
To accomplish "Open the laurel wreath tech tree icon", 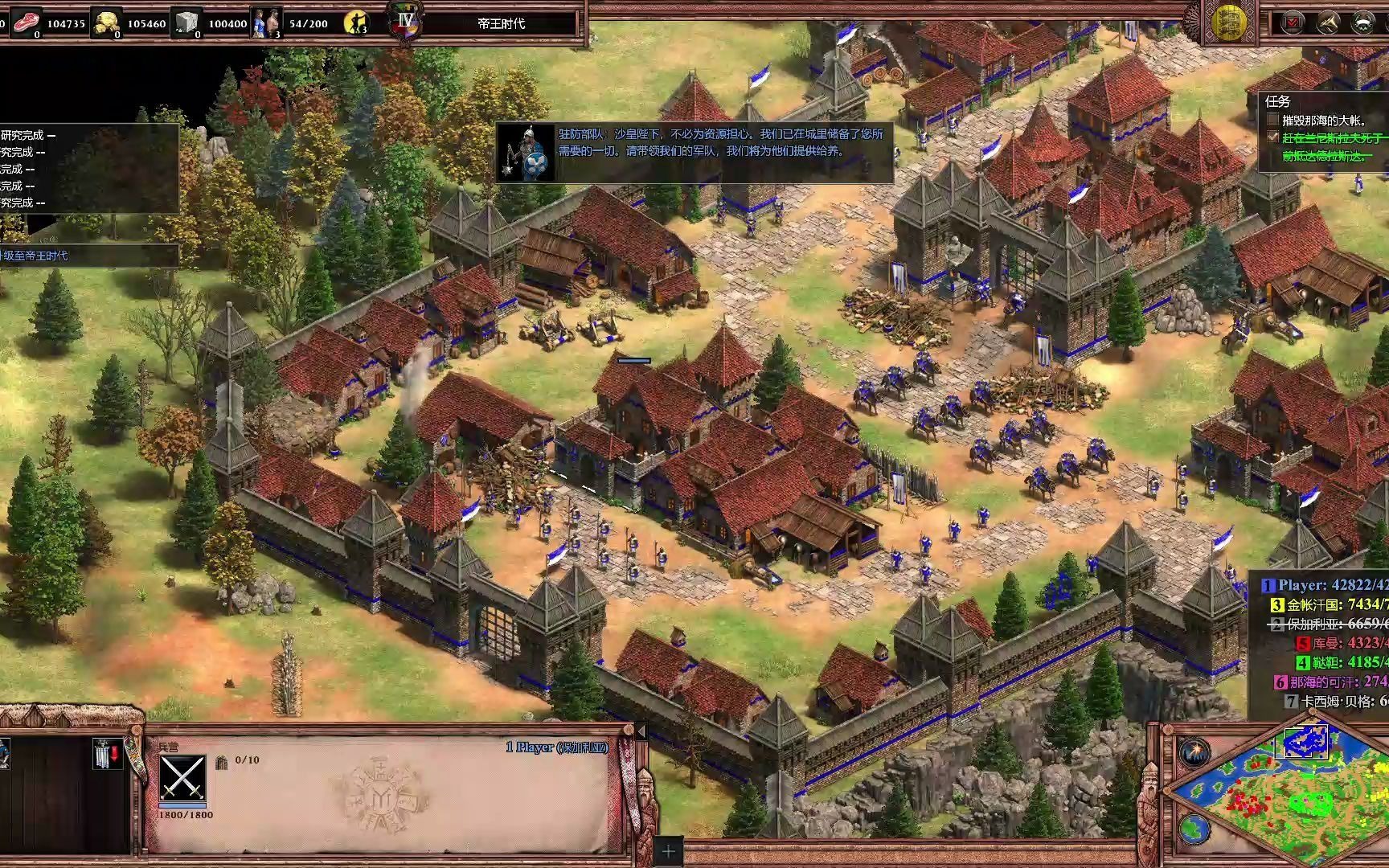I will 1362,22.
